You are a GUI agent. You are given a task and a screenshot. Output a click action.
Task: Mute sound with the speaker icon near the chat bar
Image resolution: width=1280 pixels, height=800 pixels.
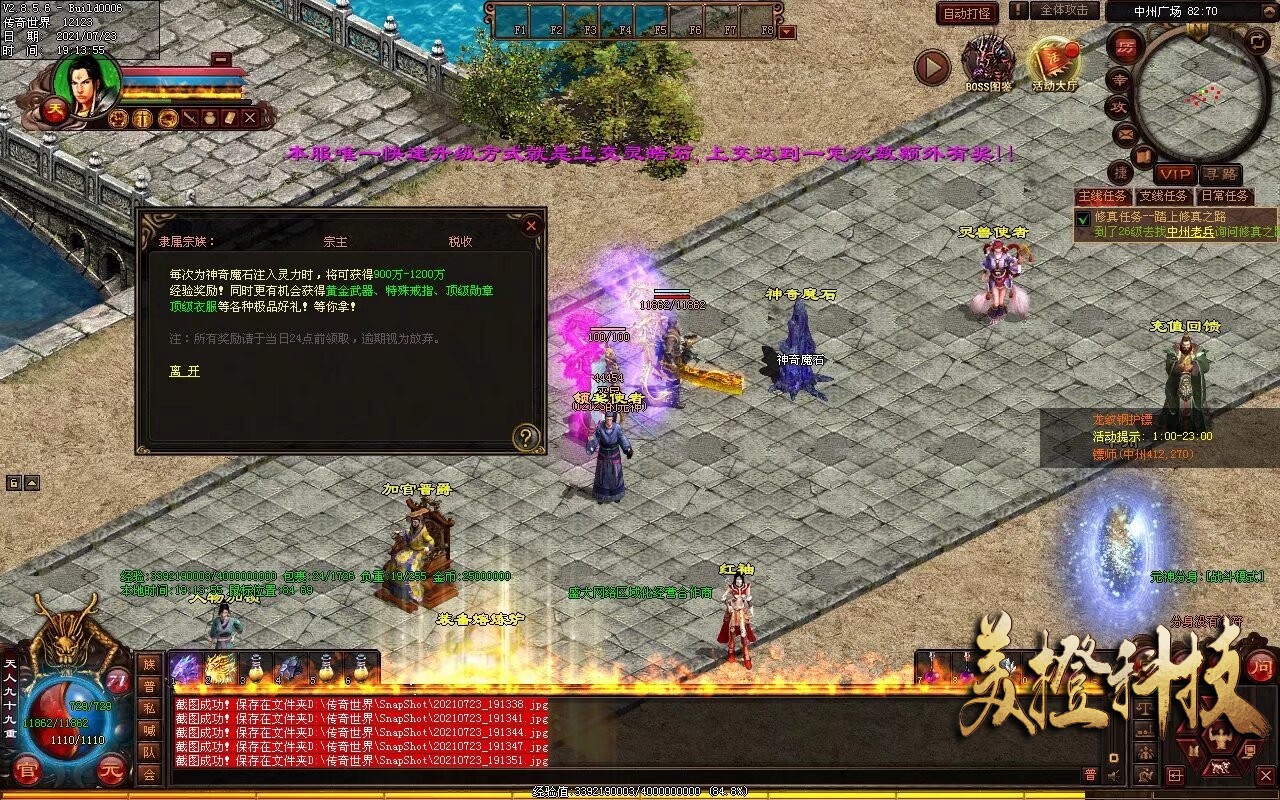[x=1112, y=774]
